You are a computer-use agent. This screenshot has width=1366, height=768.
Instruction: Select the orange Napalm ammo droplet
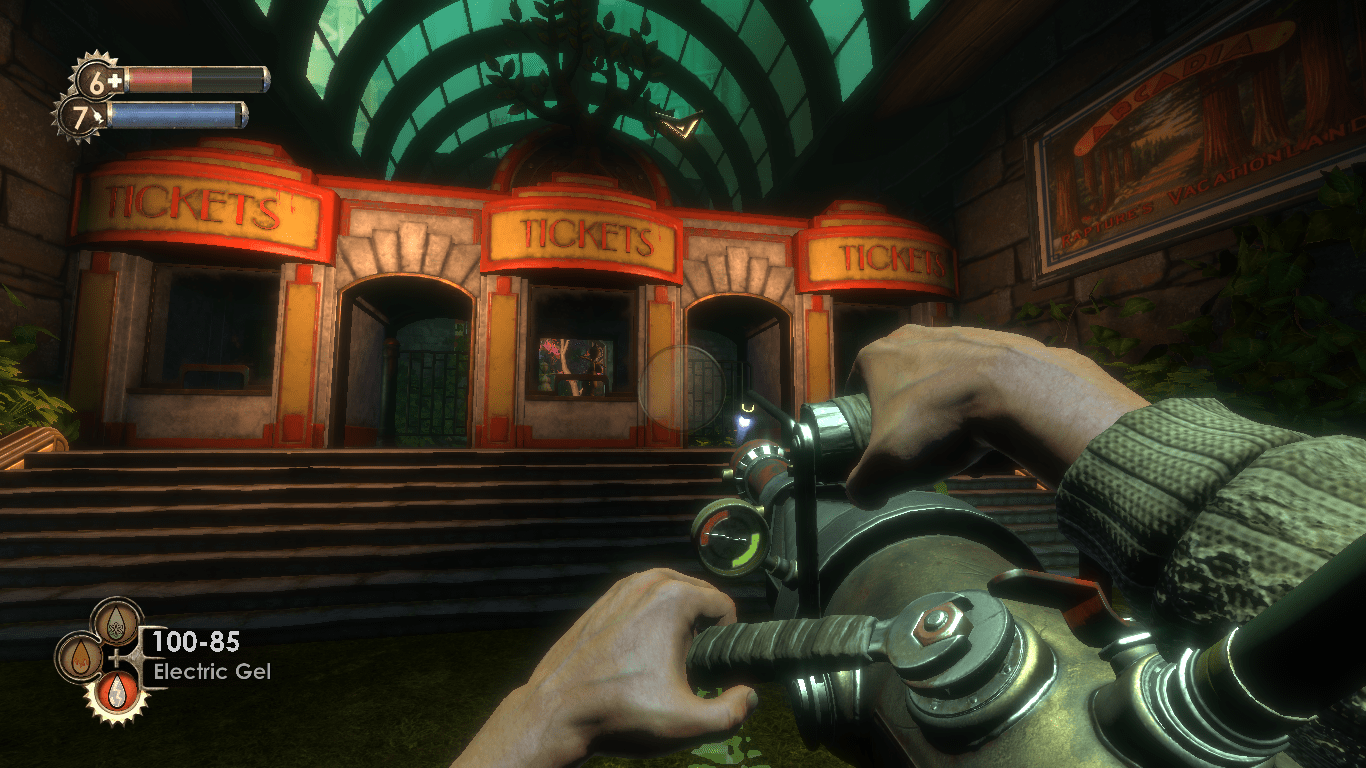[82, 656]
